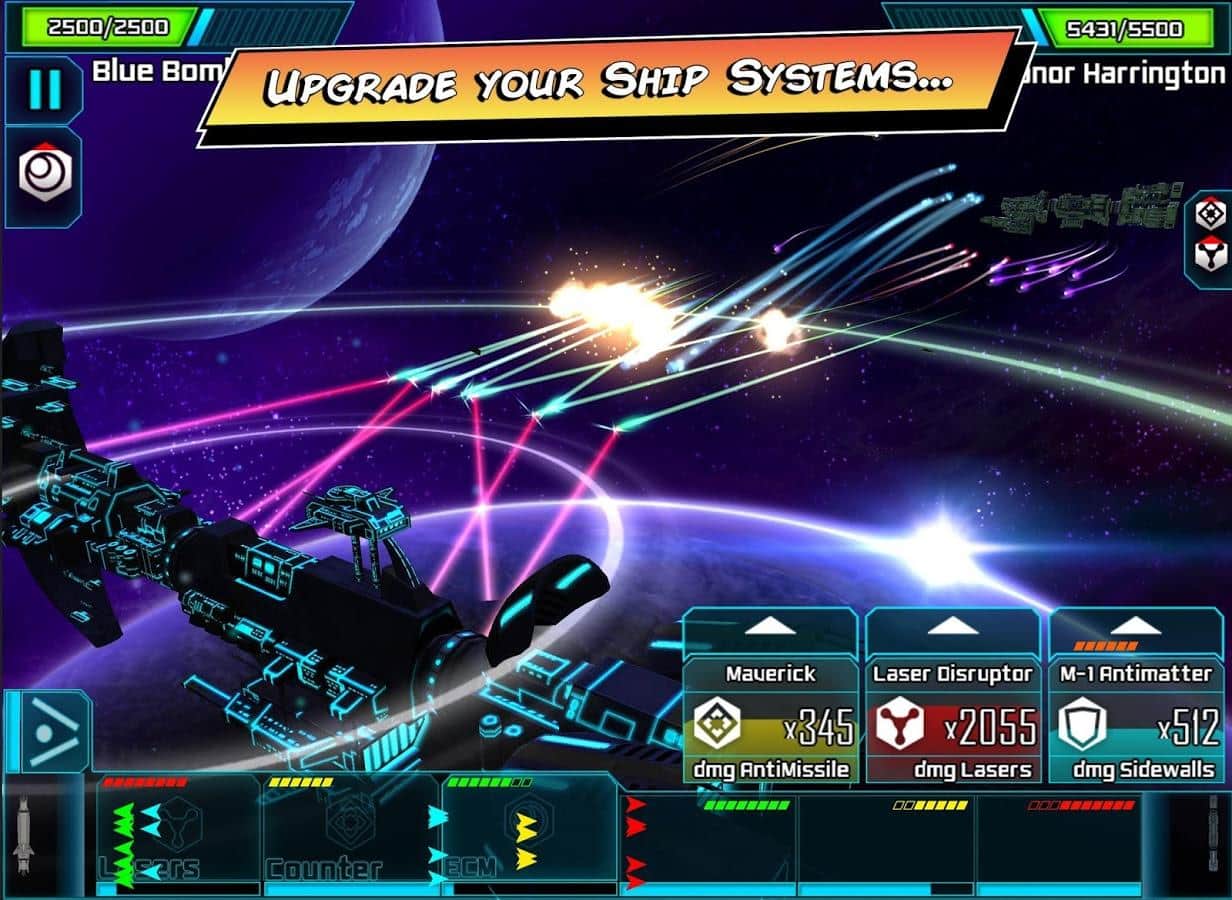Expand the Maverick upgrade panel arrow
This screenshot has height=900, width=1232.
(x=769, y=628)
